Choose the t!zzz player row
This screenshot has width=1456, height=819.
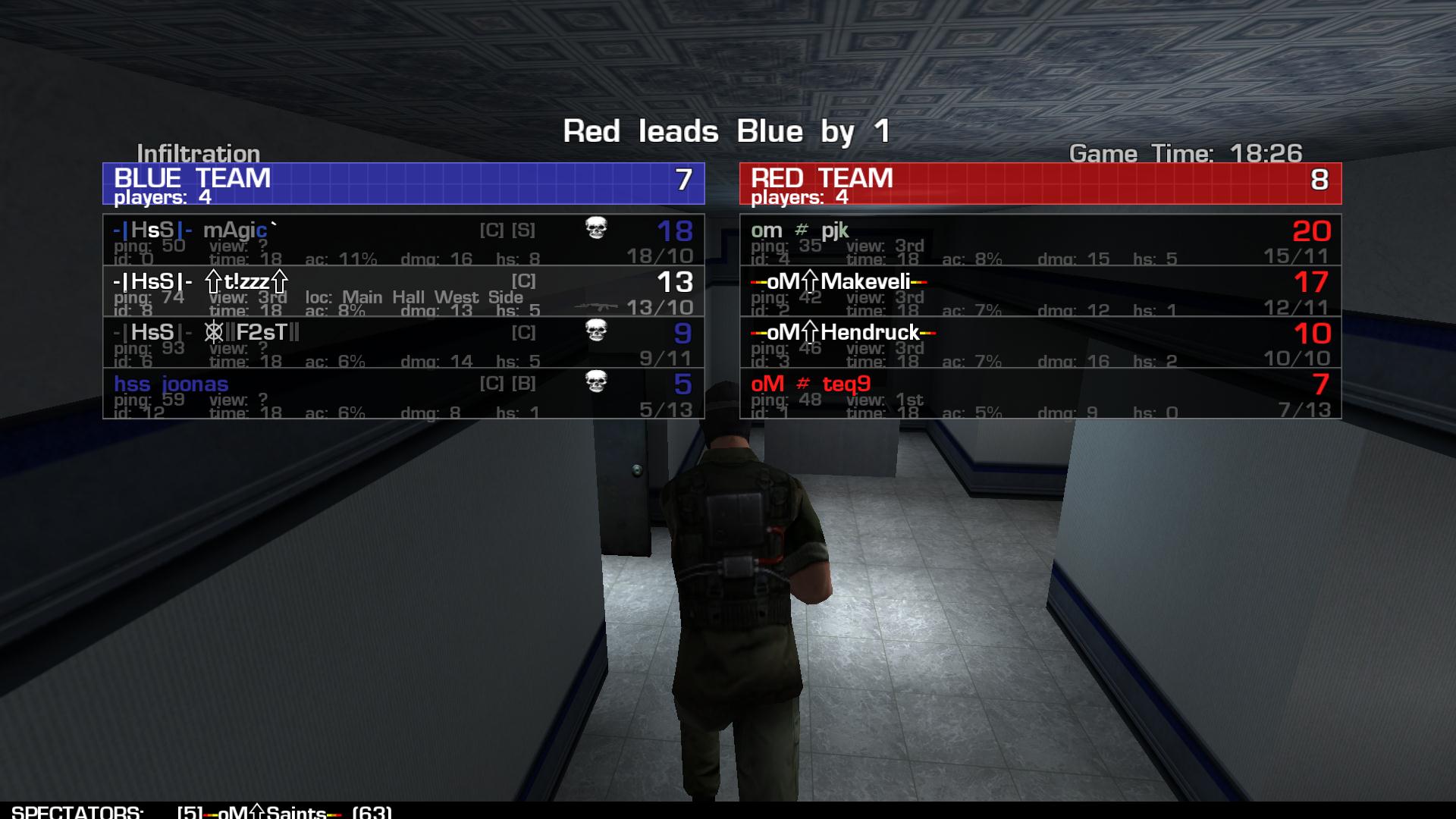[x=403, y=291]
